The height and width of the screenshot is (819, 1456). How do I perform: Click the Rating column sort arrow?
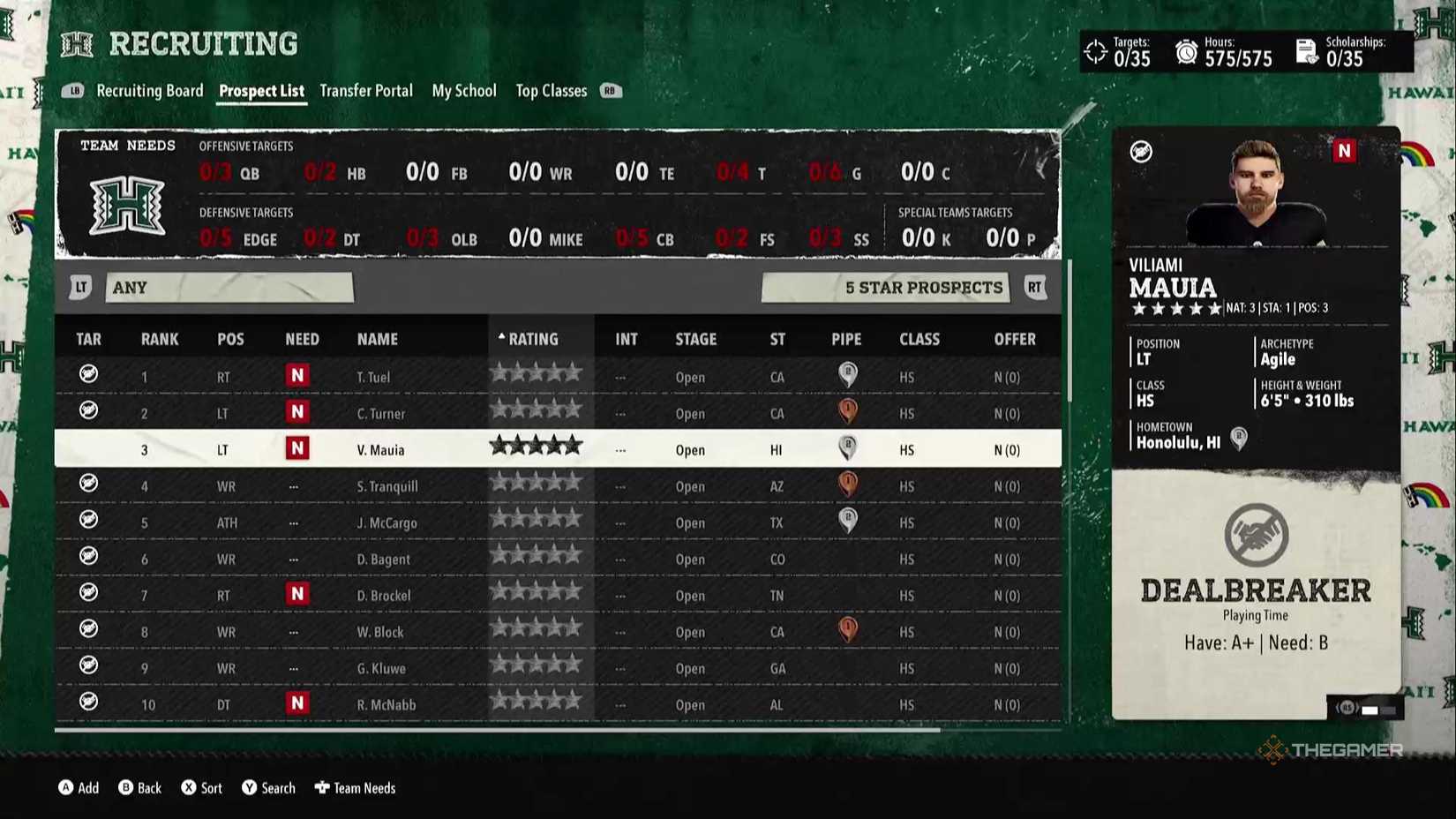coord(501,336)
